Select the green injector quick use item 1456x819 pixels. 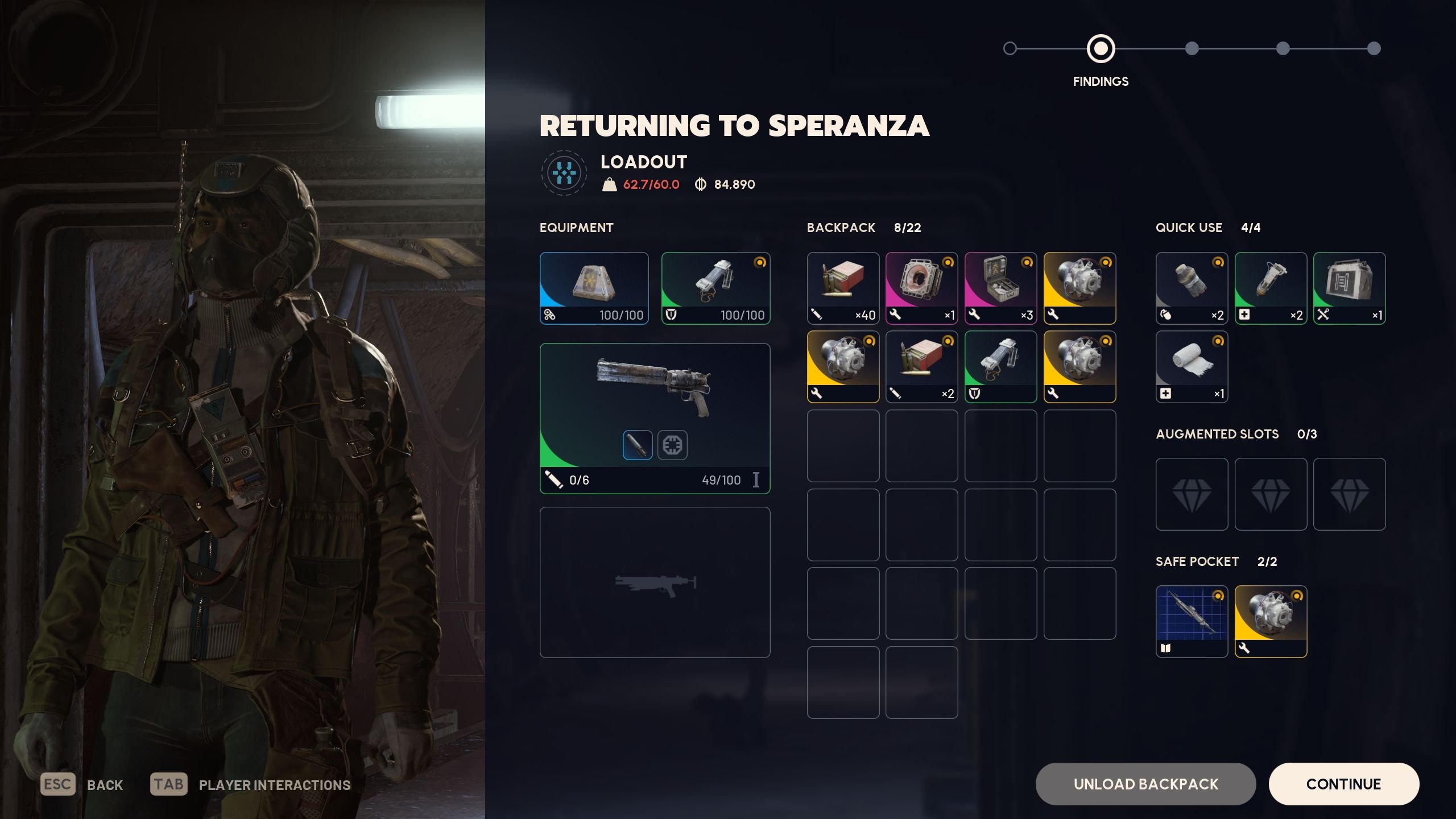[1271, 288]
